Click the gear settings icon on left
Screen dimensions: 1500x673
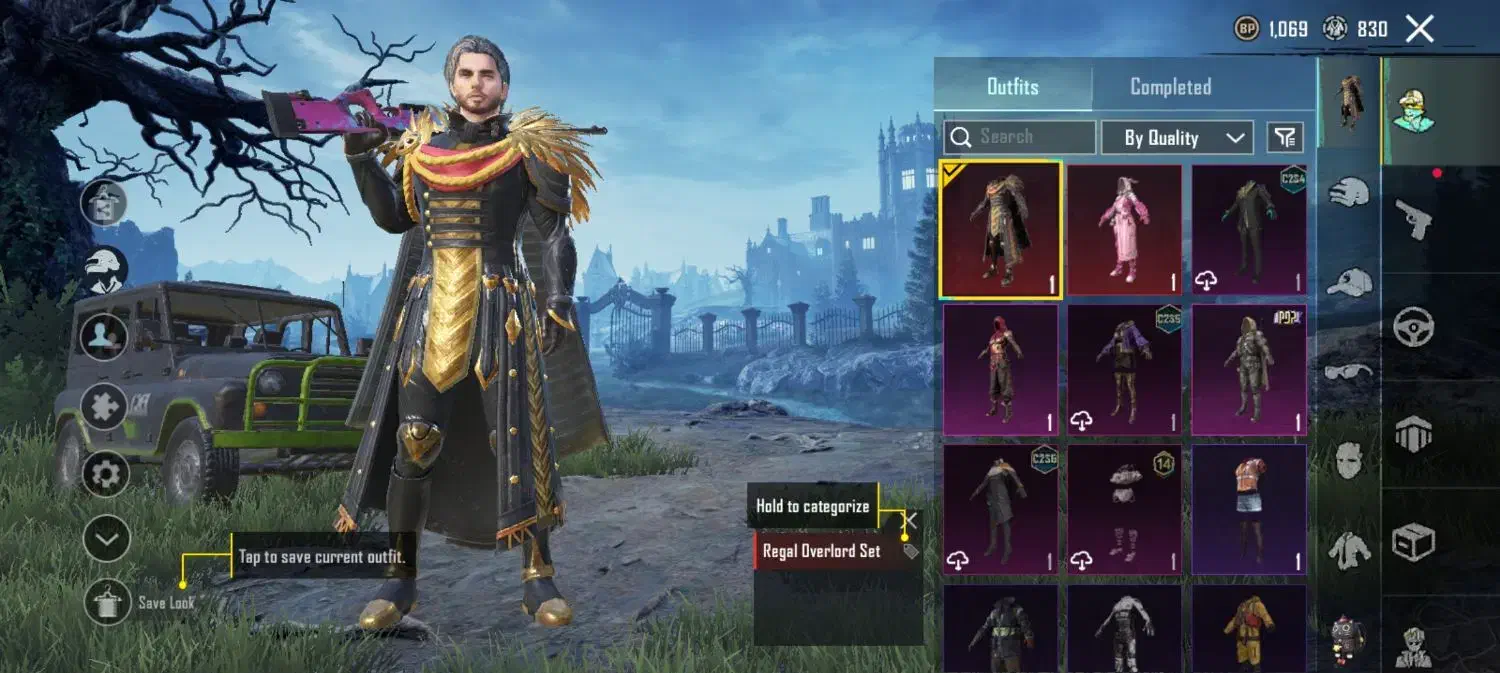105,473
